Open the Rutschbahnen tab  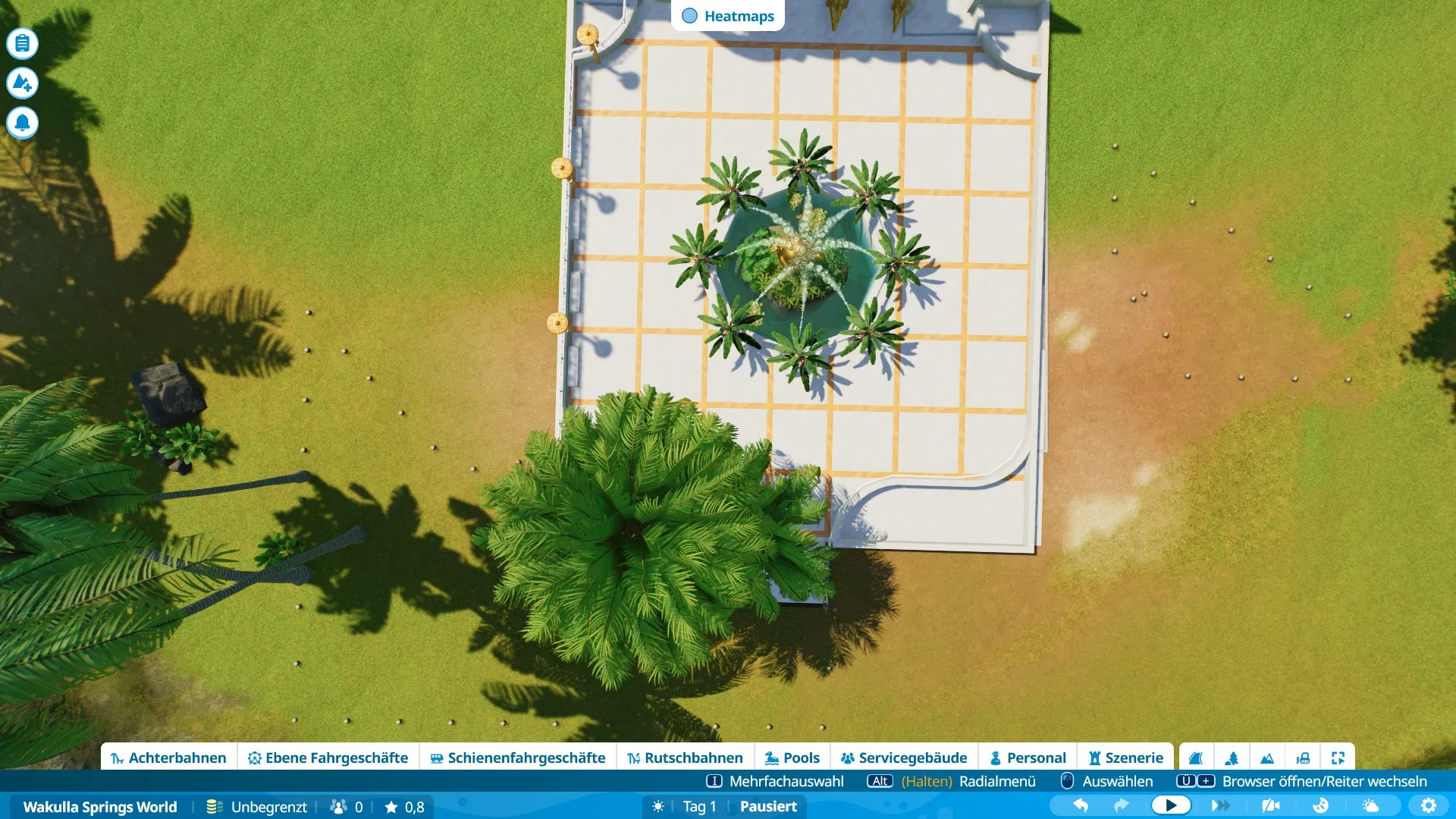(685, 758)
